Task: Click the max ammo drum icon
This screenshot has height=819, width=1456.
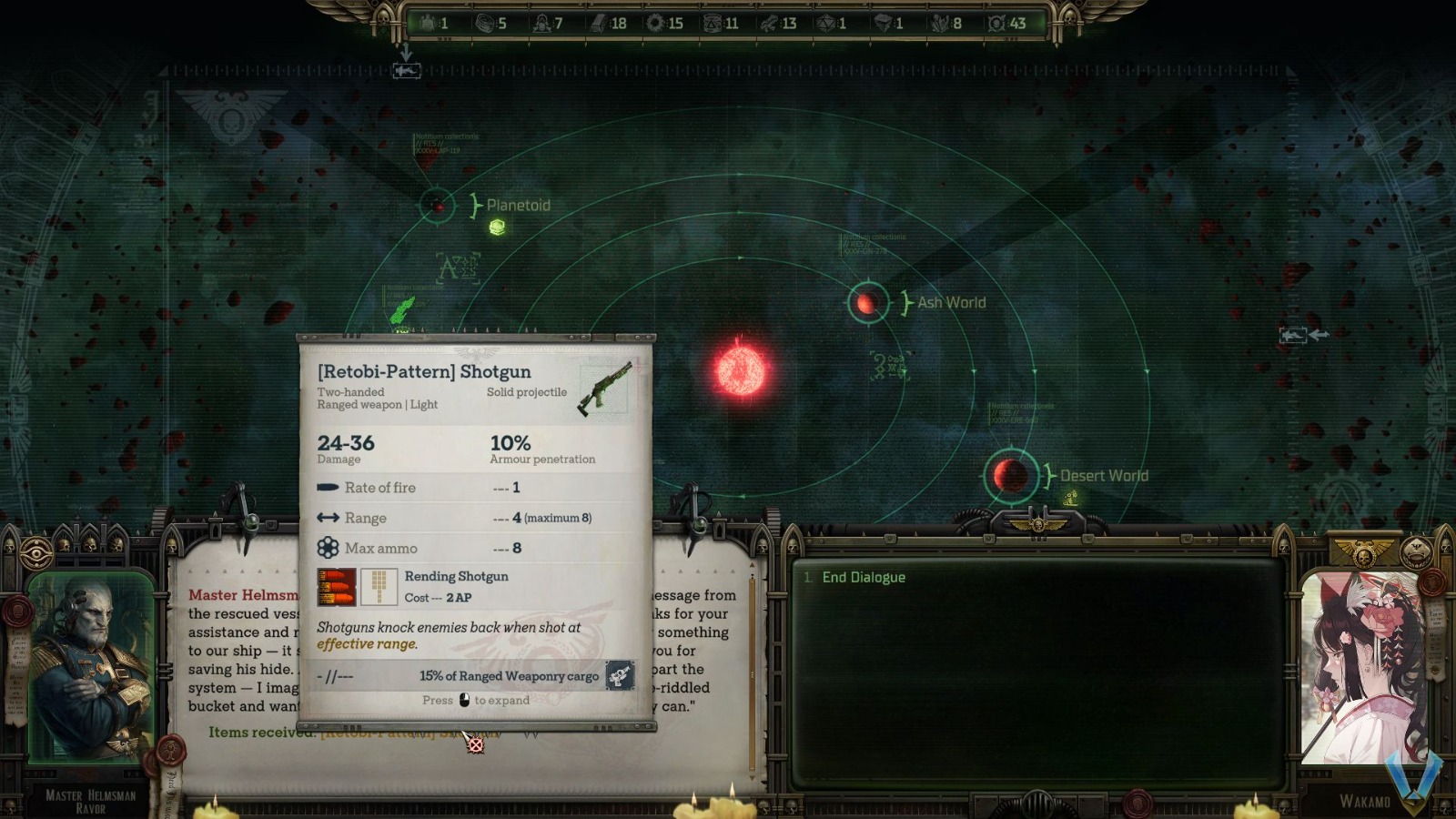Action: (x=326, y=548)
